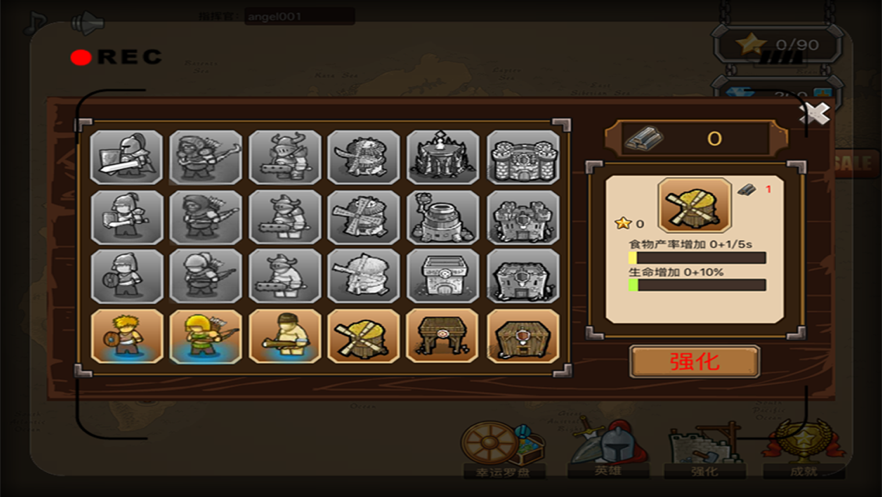Close the upgrade panel with the X
The image size is (882, 497).
click(816, 114)
